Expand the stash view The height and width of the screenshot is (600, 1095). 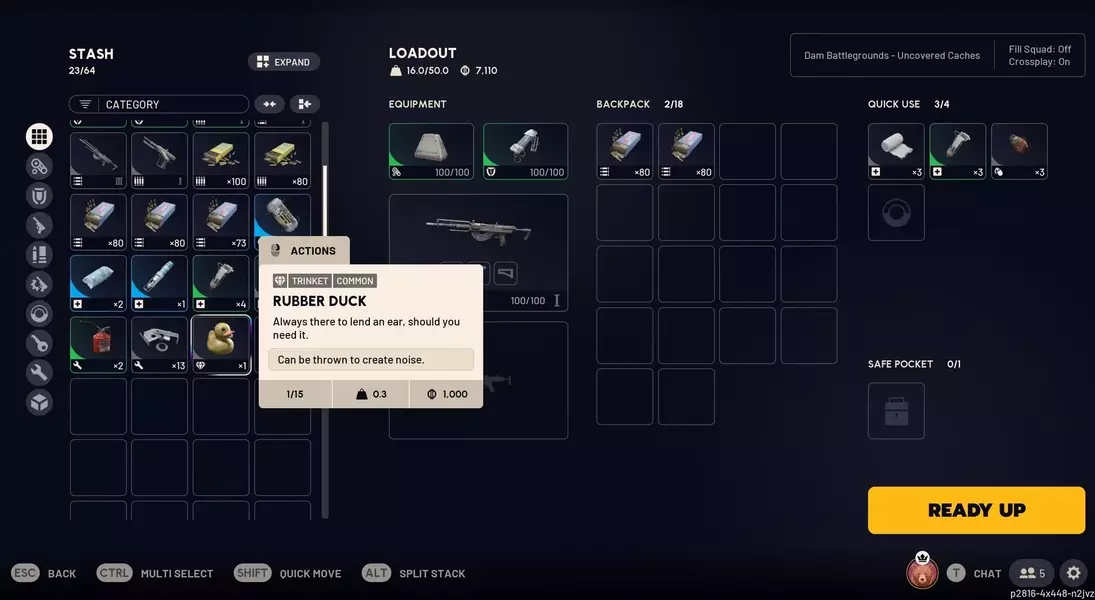[x=284, y=62]
